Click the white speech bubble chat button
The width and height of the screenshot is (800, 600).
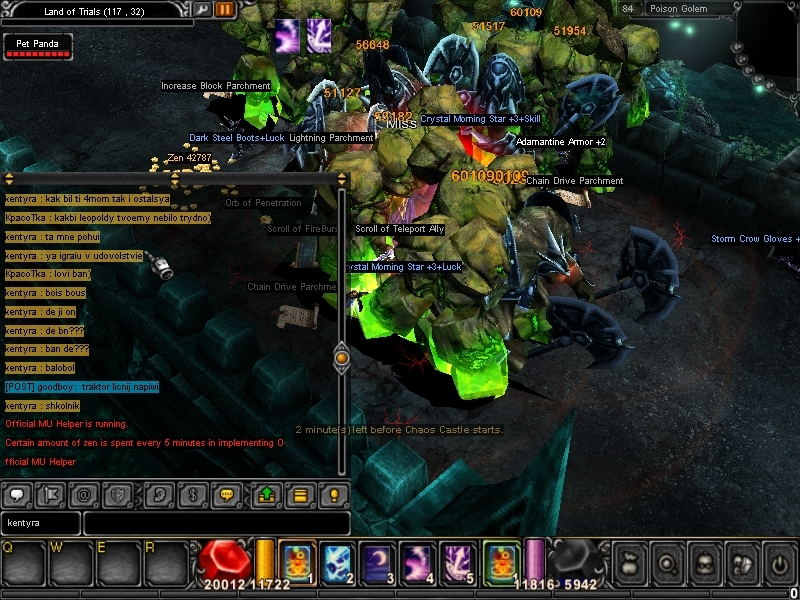[18, 495]
